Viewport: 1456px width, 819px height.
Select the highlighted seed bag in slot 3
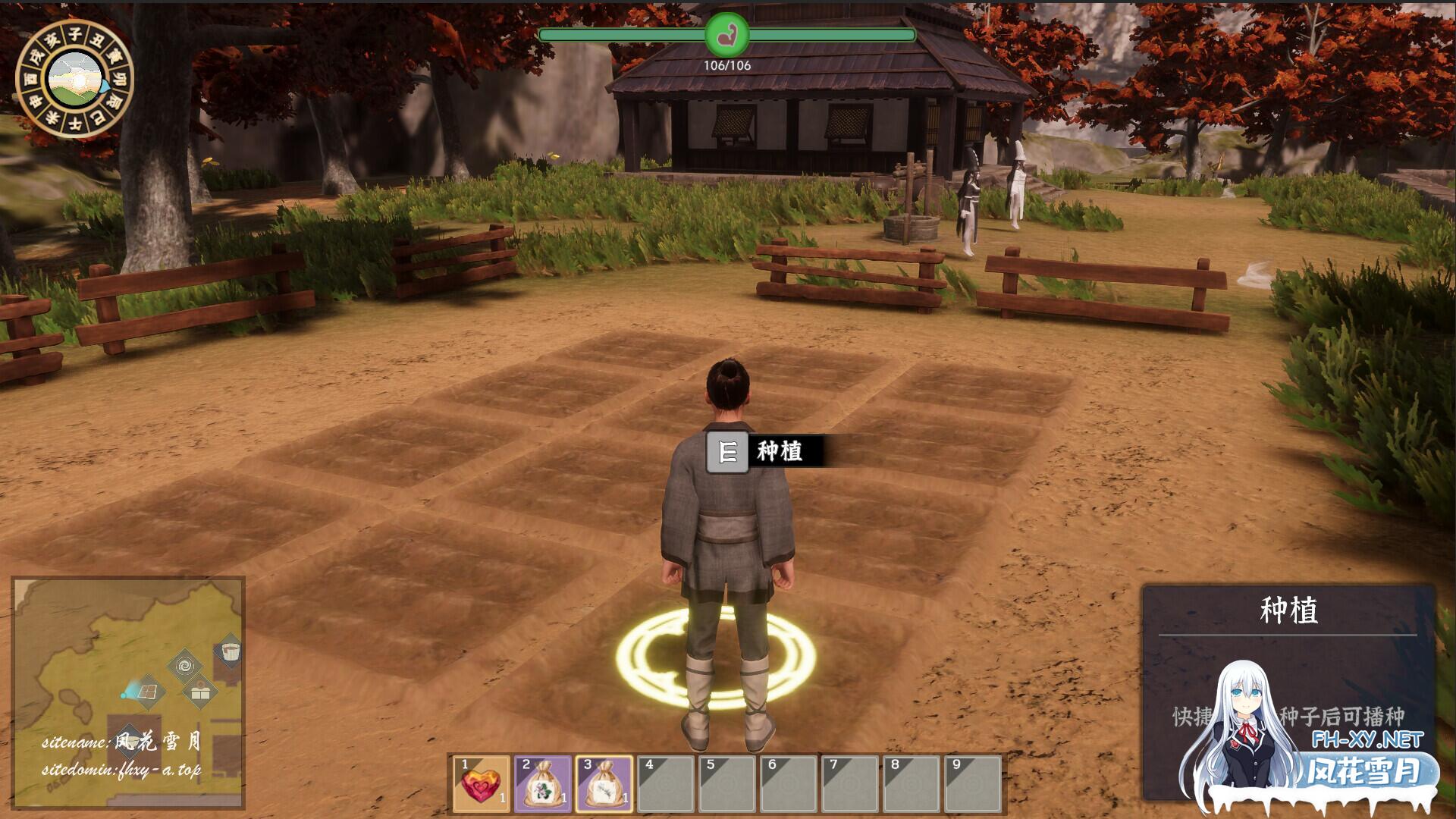(x=604, y=784)
